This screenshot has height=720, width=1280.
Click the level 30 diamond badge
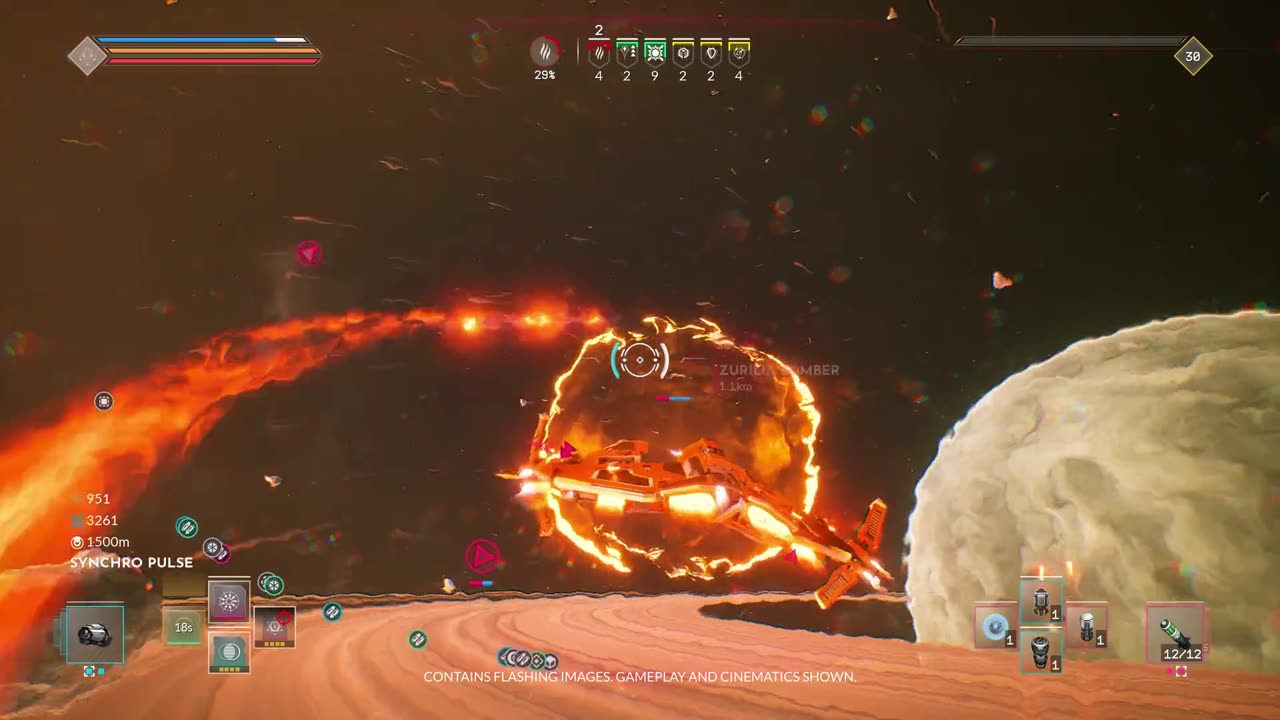click(1192, 56)
